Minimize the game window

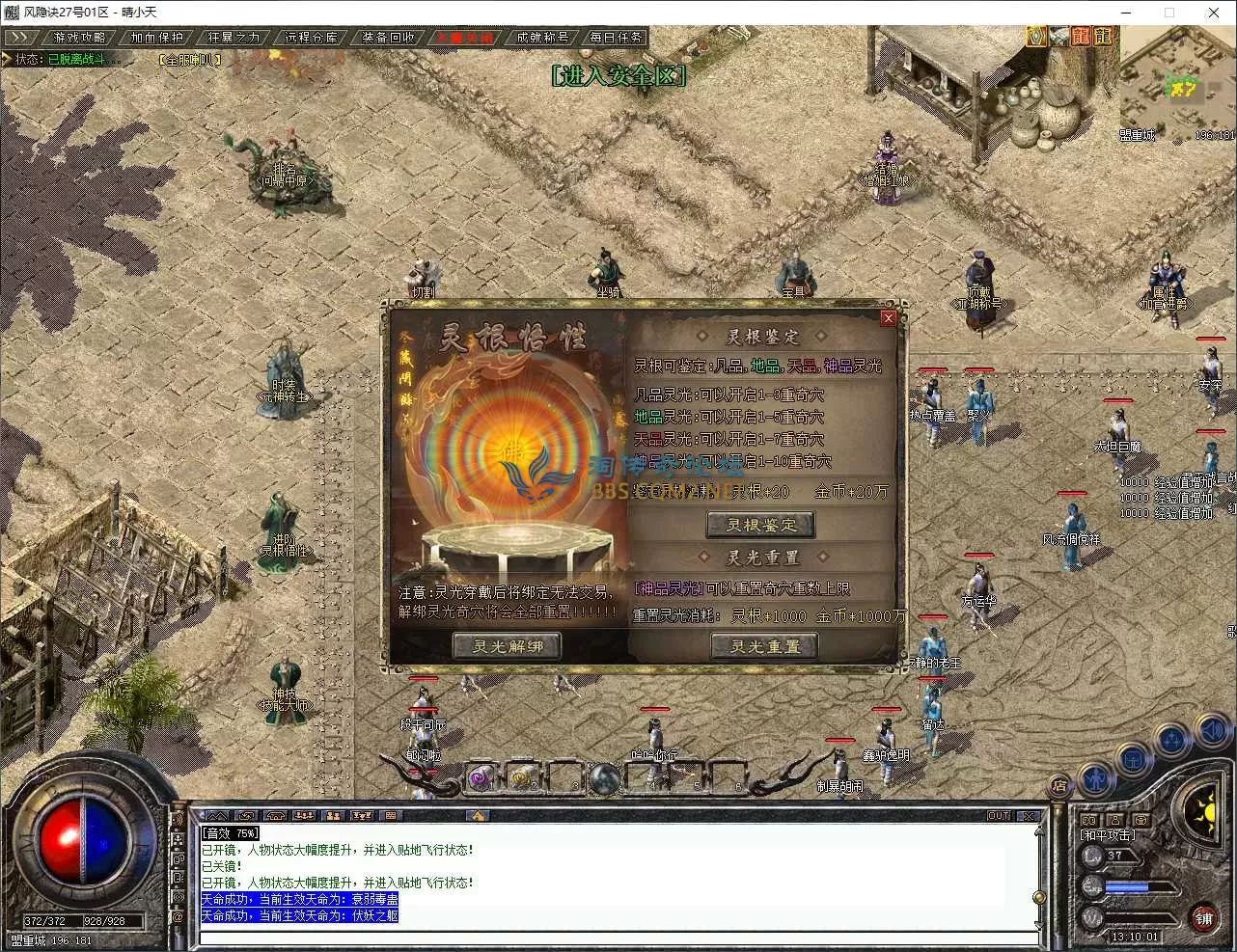1124,13
